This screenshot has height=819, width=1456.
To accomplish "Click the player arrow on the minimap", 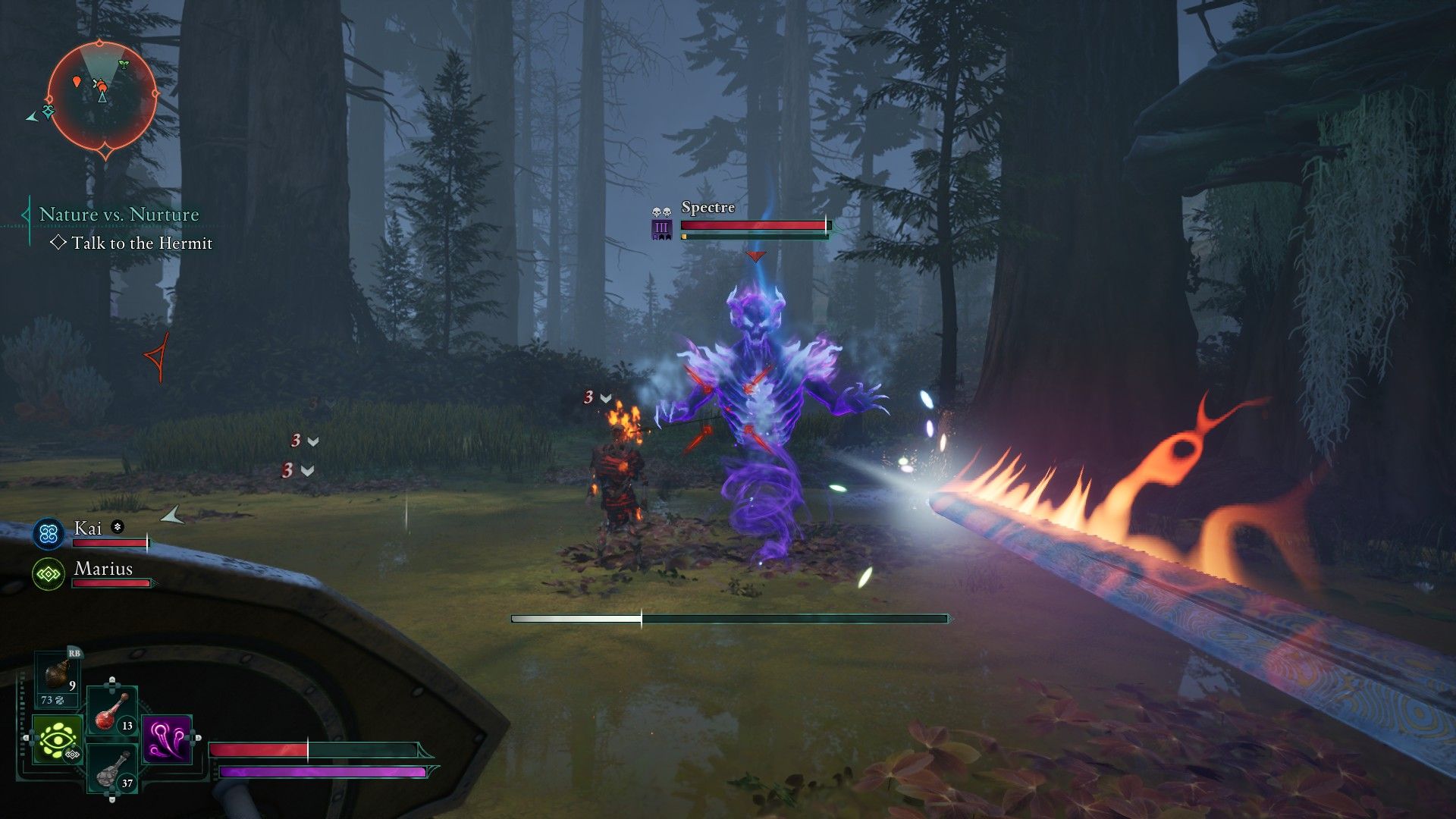I will (x=101, y=99).
